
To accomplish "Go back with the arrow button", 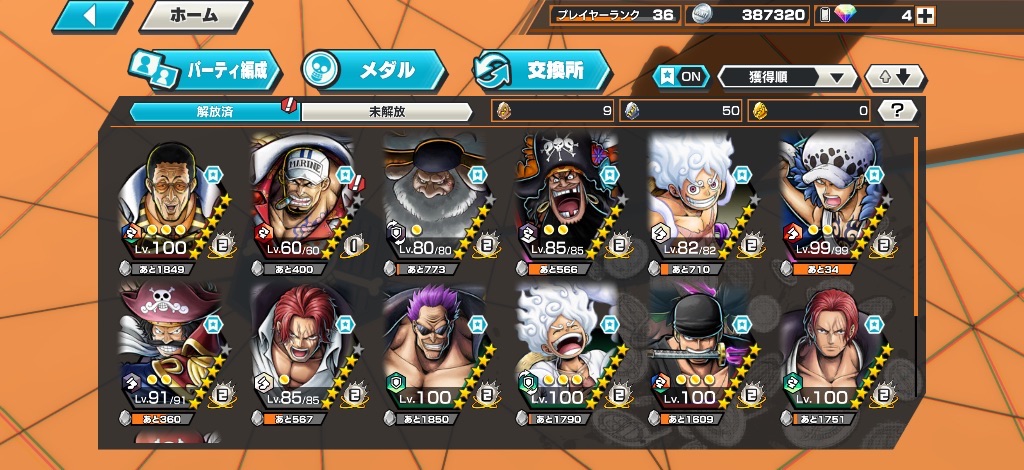I will 91,16.
